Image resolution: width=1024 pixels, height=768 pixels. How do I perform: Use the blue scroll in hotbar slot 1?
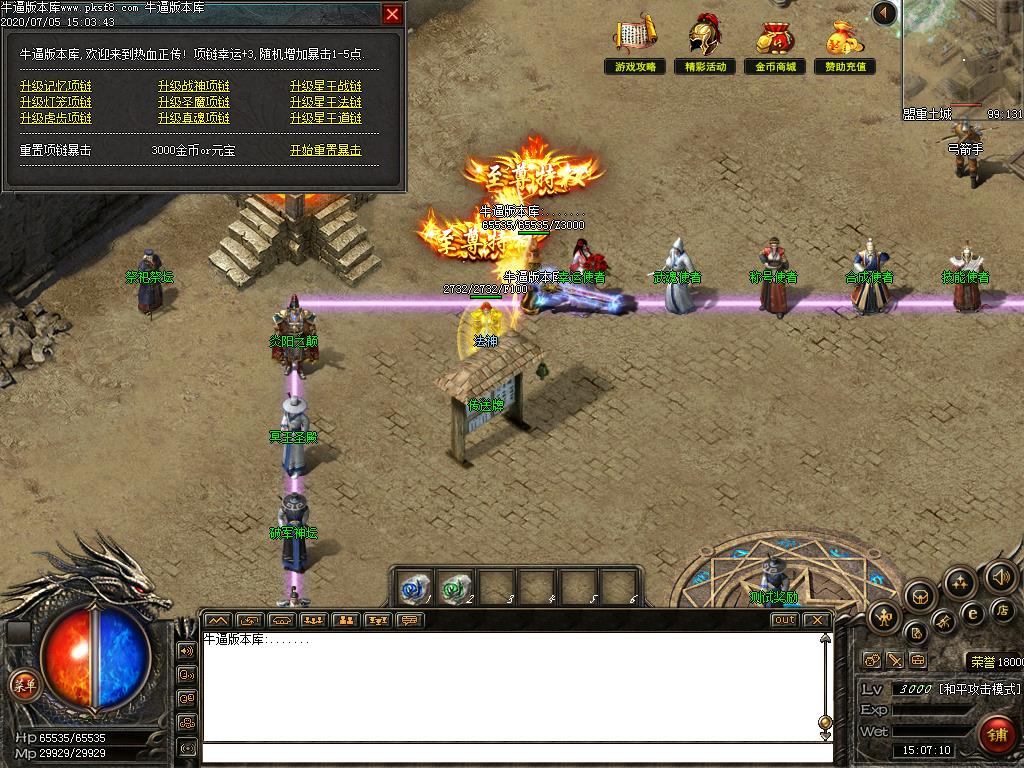pyautogui.click(x=413, y=586)
